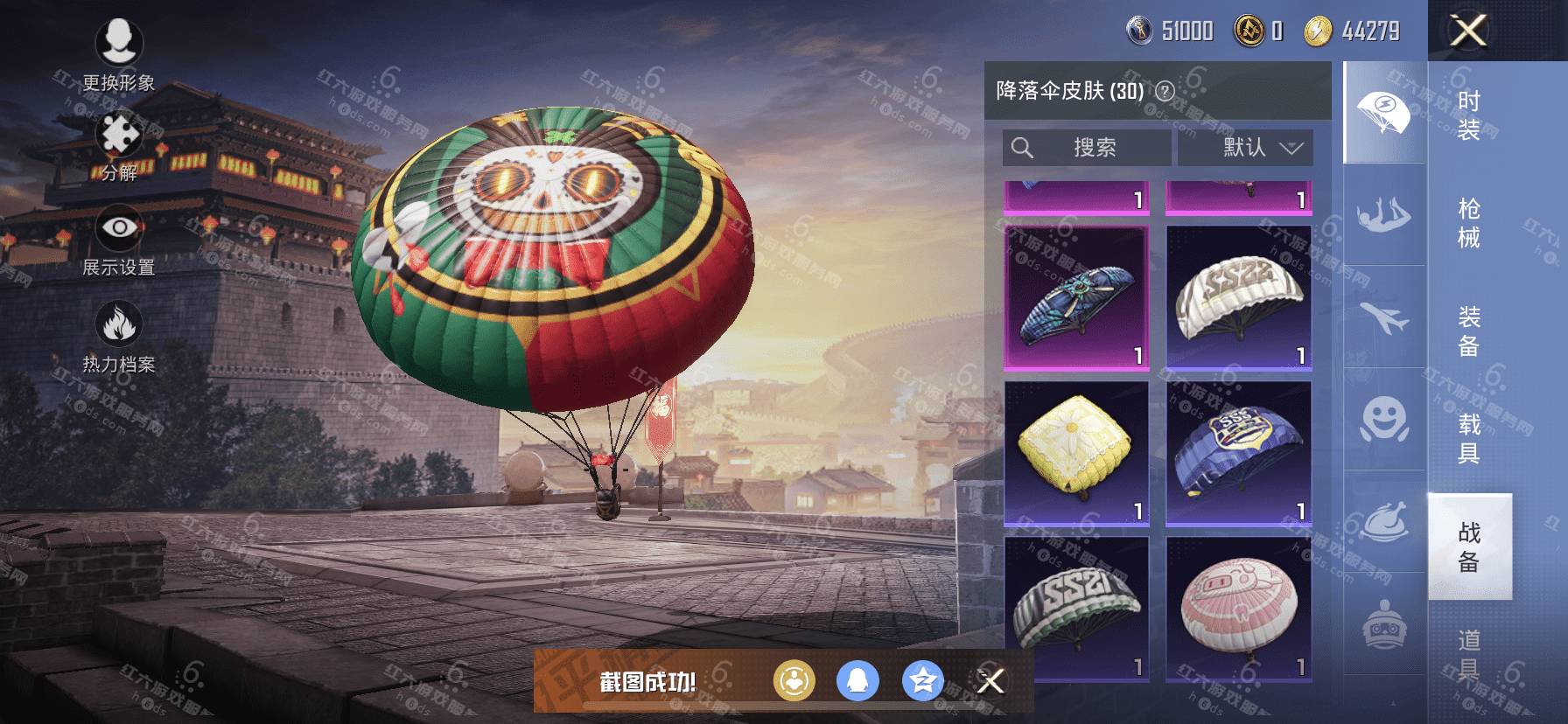Open the 更换形象 change appearance option
1568x724 pixels.
[119, 52]
